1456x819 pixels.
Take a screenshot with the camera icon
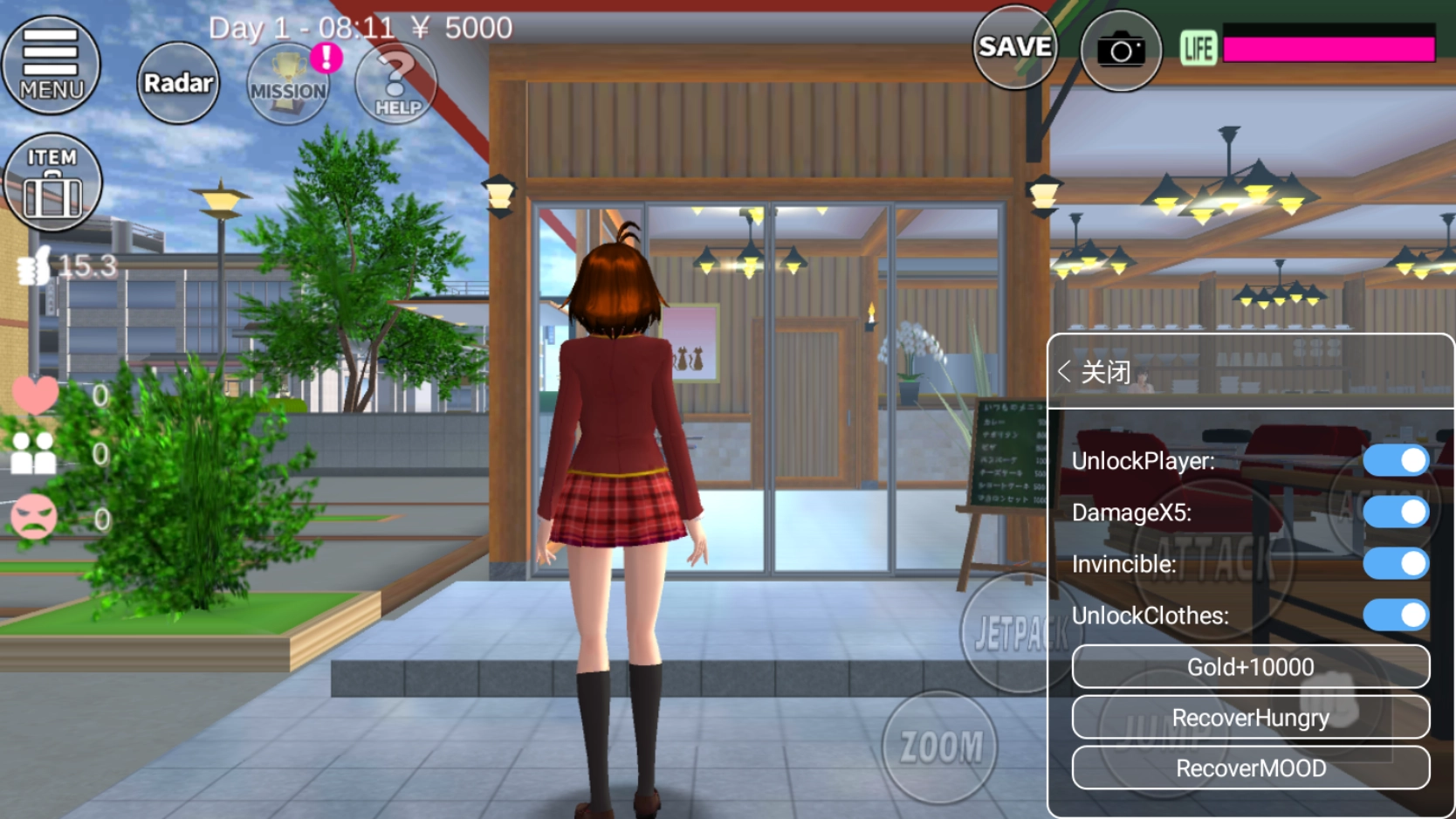[x=1120, y=50]
